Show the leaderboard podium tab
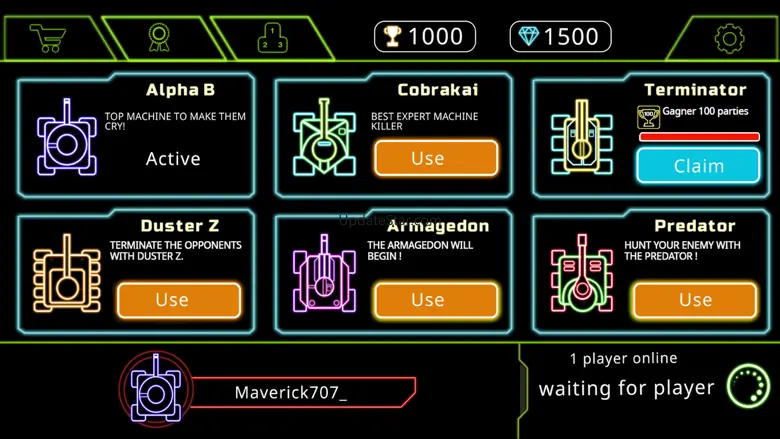780x439 pixels. click(272, 39)
